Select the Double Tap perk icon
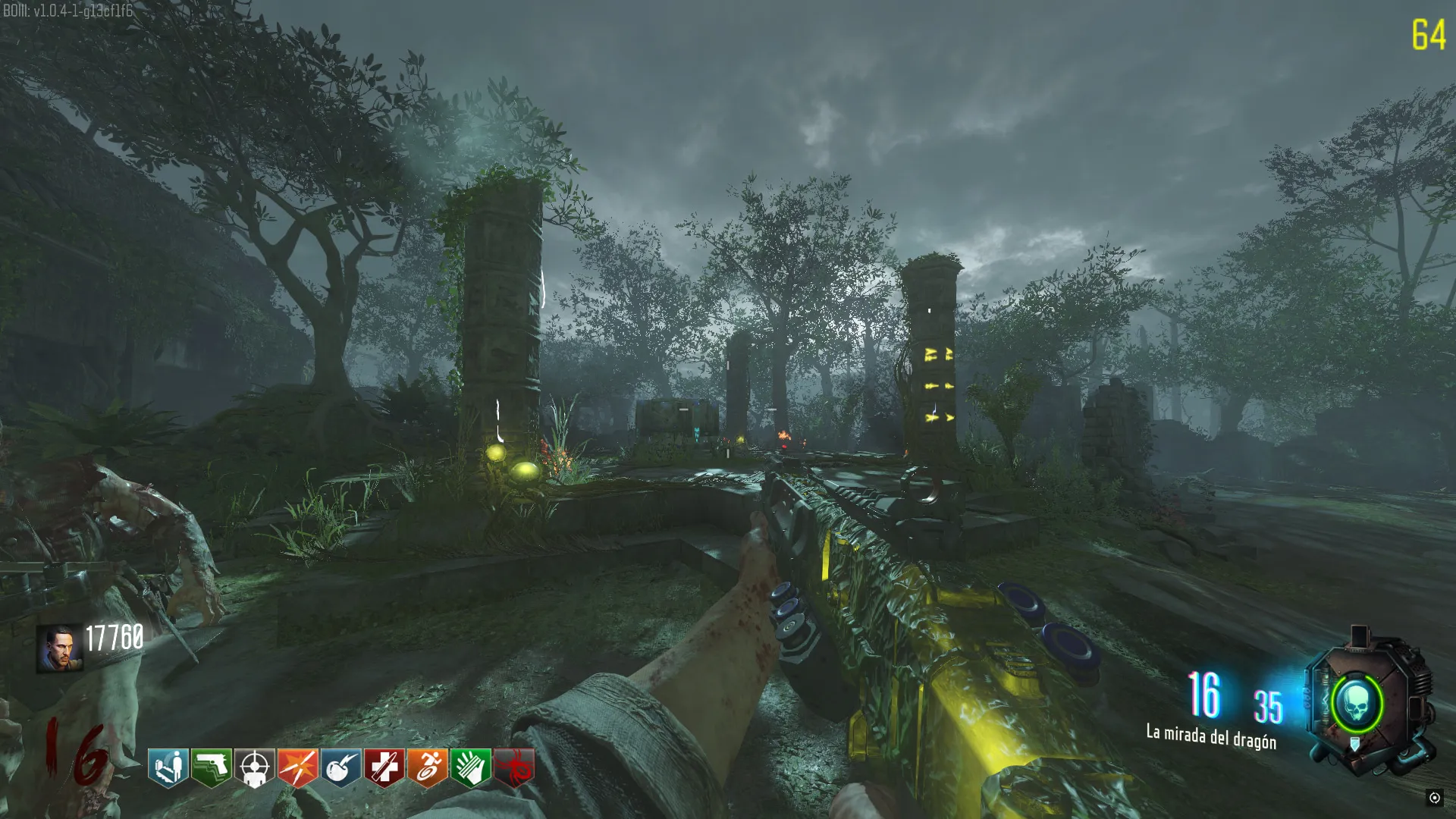 [298, 767]
